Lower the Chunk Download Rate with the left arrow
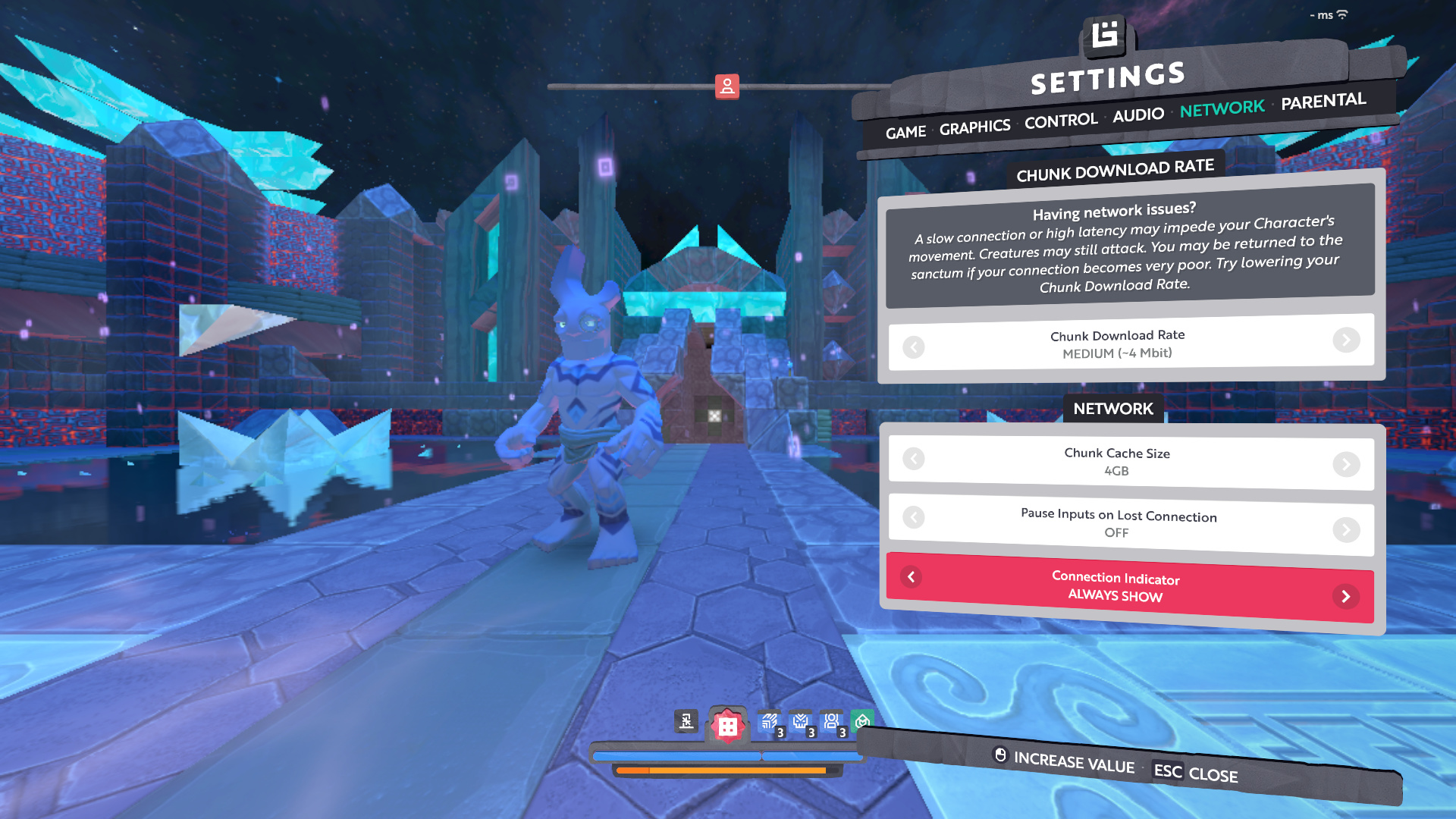The image size is (1456, 819). (914, 347)
